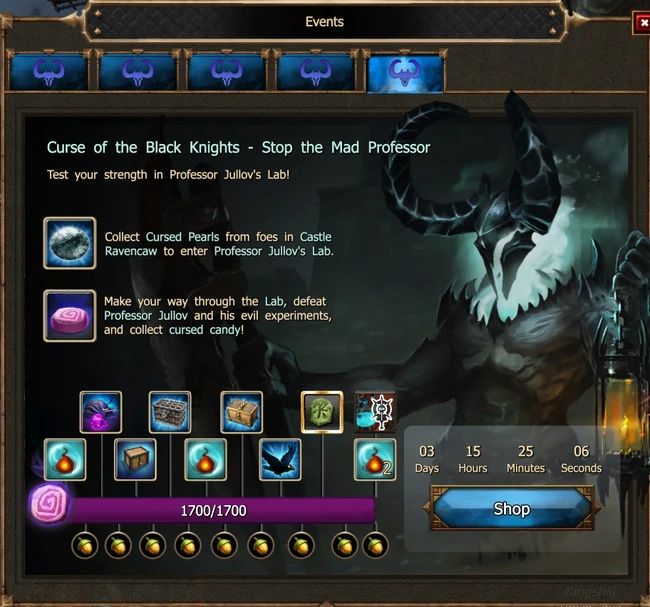Select the wooden crate reward
This screenshot has width=650, height=607.
tap(135, 459)
